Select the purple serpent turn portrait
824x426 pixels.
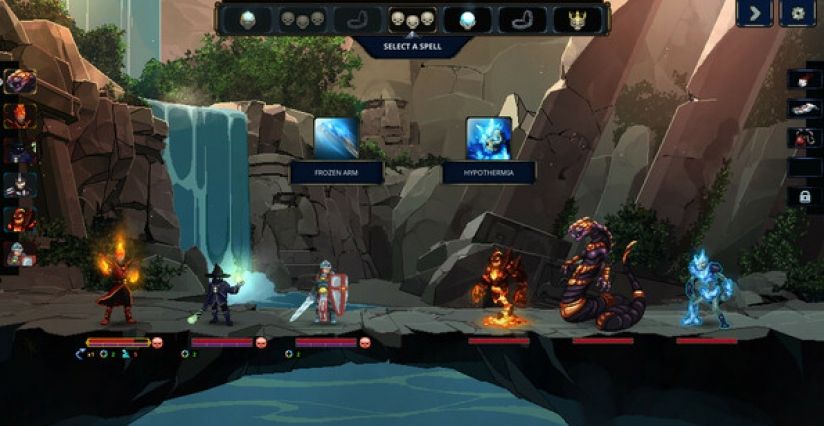coord(20,82)
